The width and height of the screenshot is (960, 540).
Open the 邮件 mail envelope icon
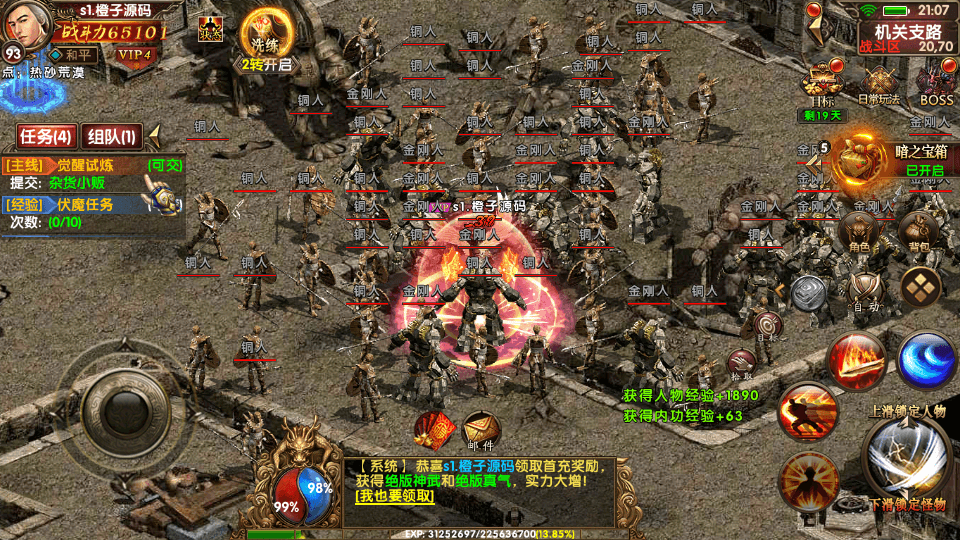[481, 431]
